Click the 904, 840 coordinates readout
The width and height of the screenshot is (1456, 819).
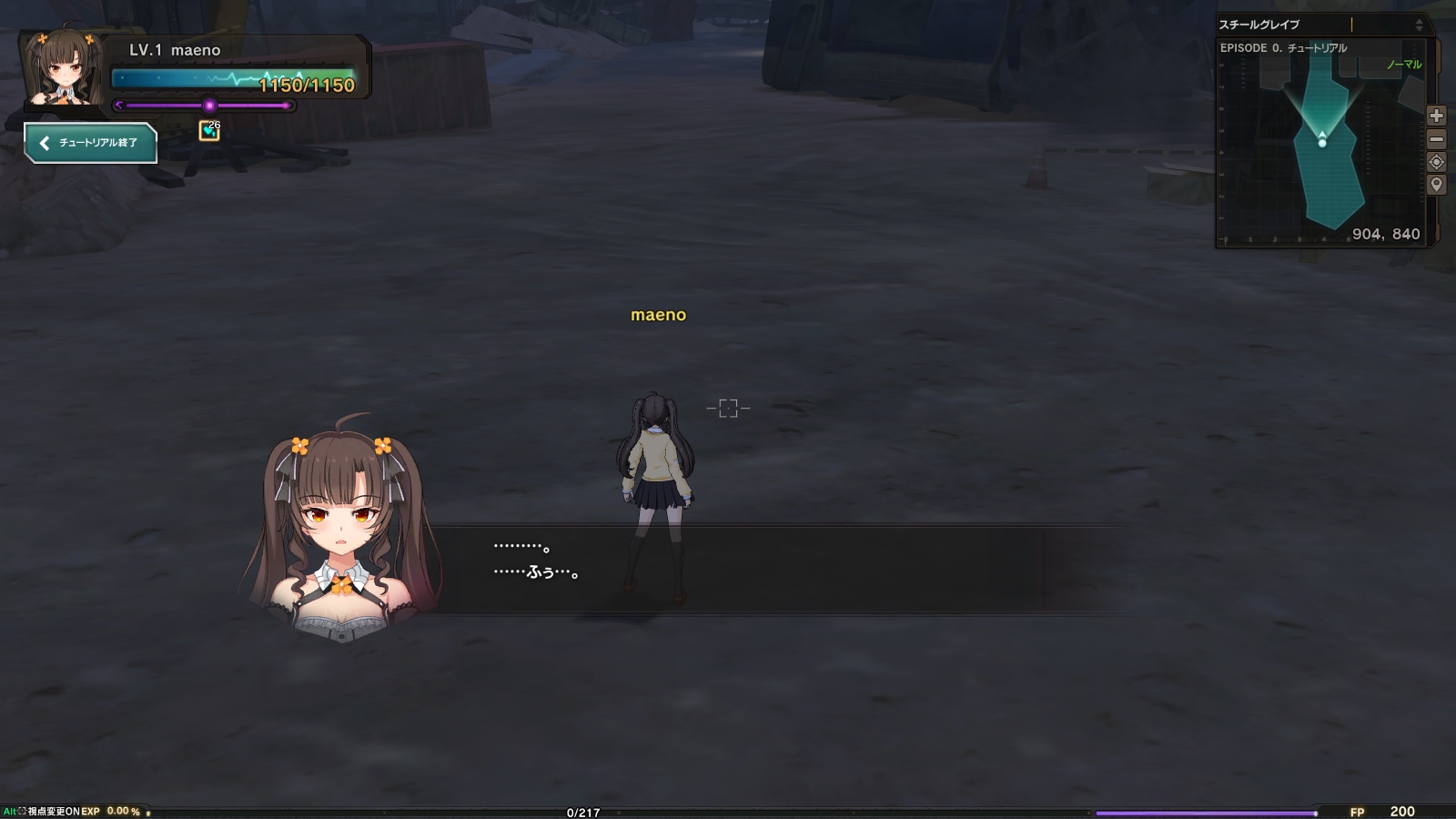point(1385,234)
